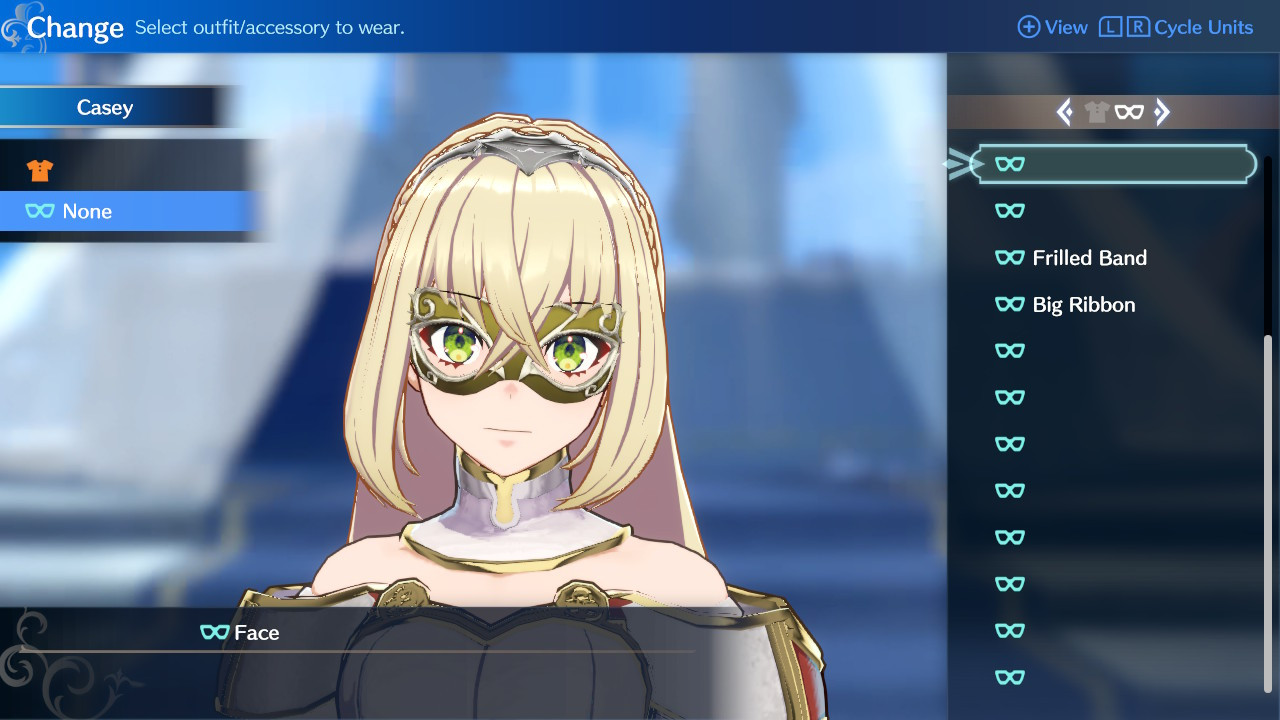1280x720 pixels.
Task: Click the View button
Action: pos(1065,27)
